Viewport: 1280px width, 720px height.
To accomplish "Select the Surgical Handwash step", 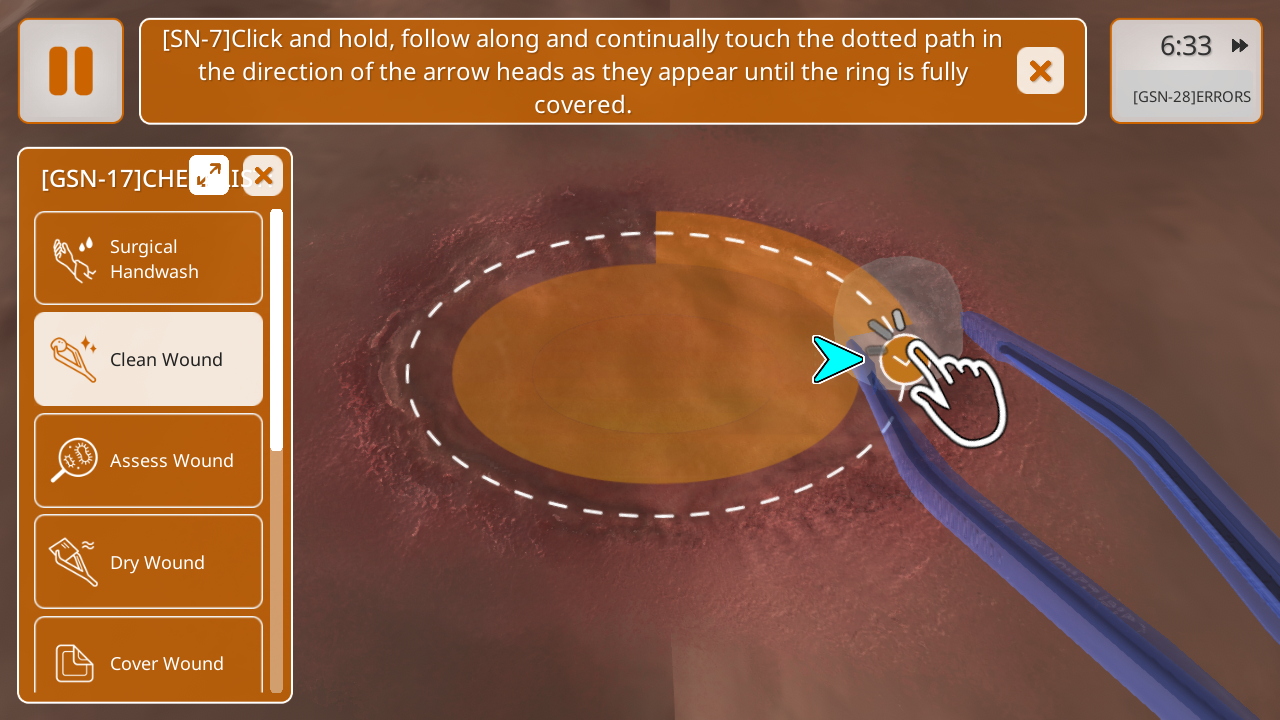I will 148,258.
